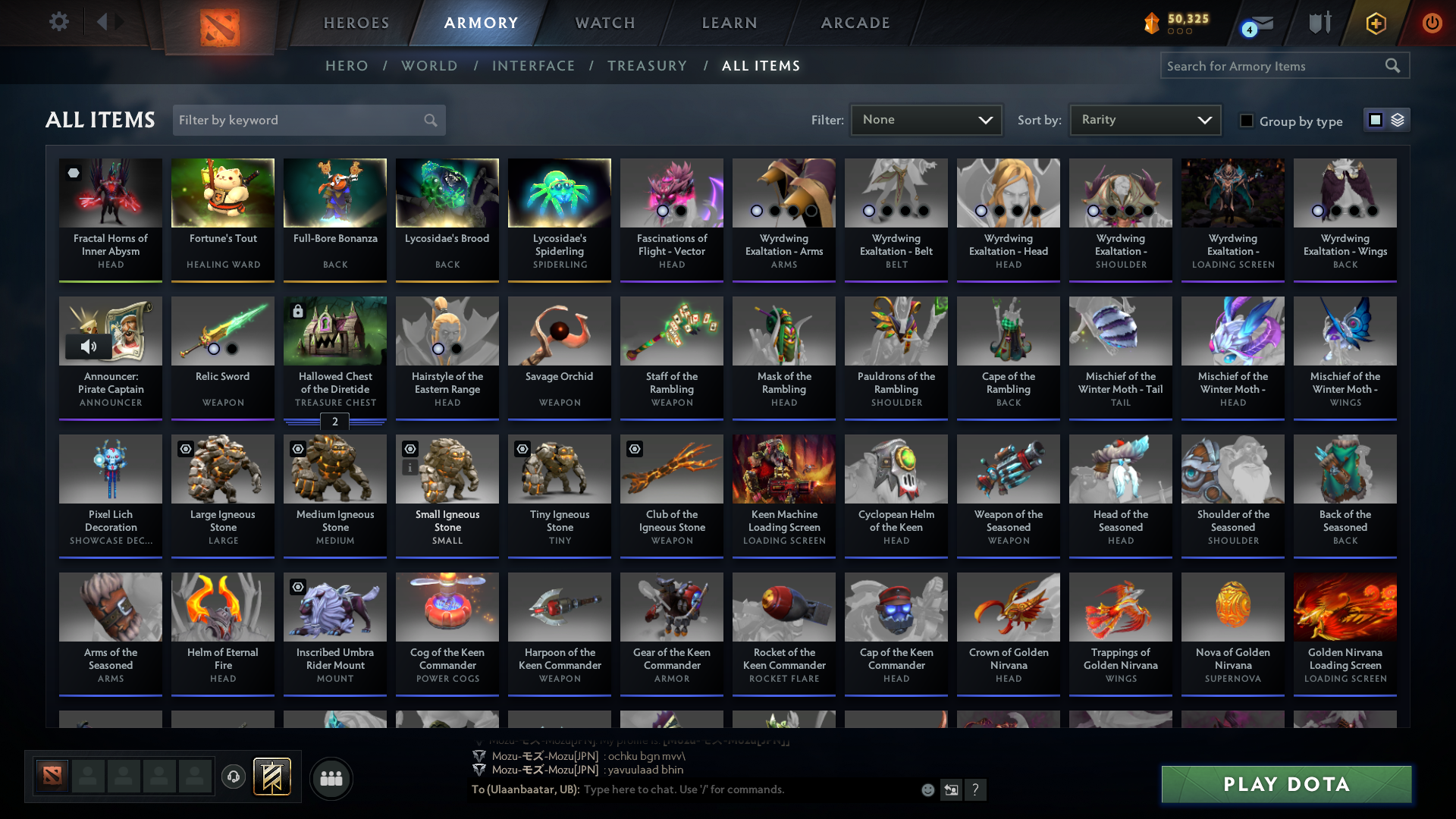
Task: Click the red power button to exit
Action: pos(1432,23)
